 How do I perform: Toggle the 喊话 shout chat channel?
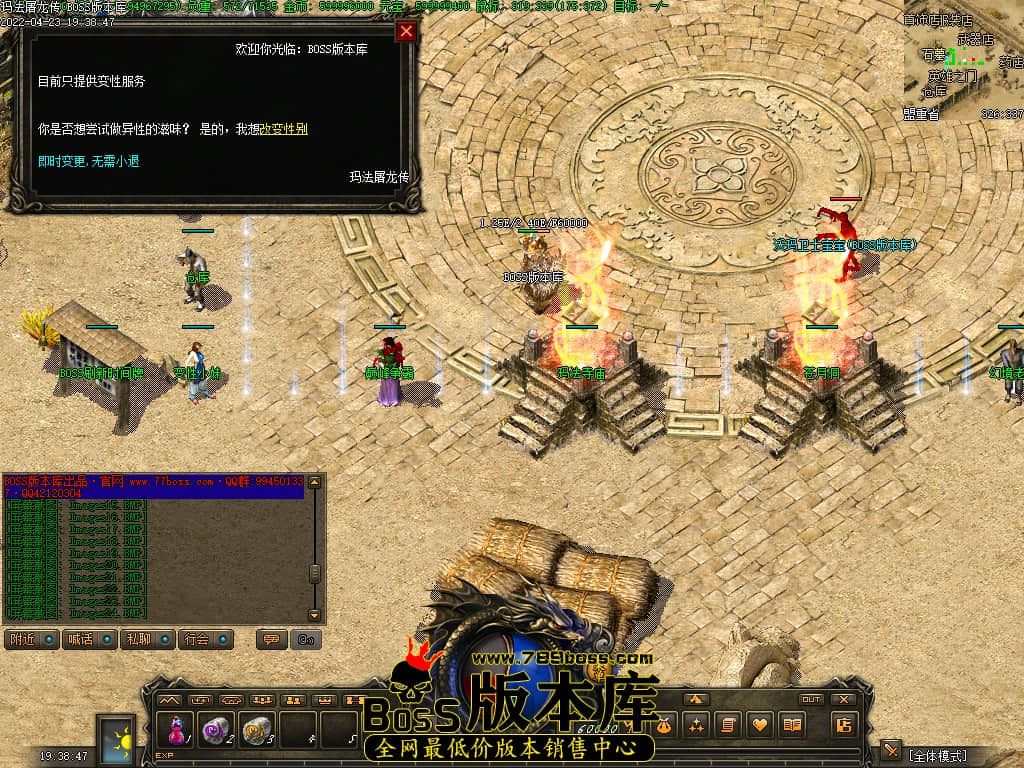click(91, 639)
